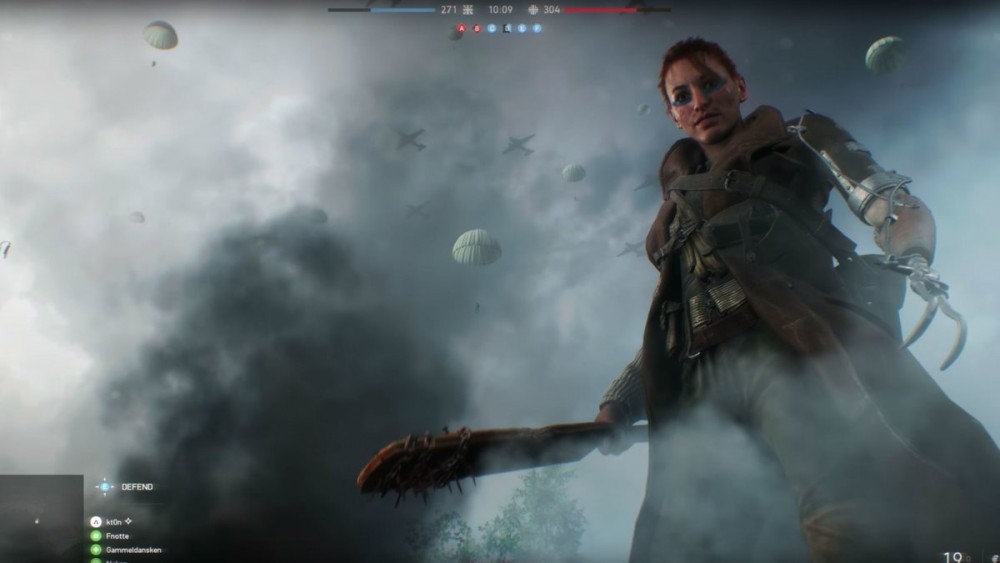Select the red B objective flag

pyautogui.click(x=477, y=29)
